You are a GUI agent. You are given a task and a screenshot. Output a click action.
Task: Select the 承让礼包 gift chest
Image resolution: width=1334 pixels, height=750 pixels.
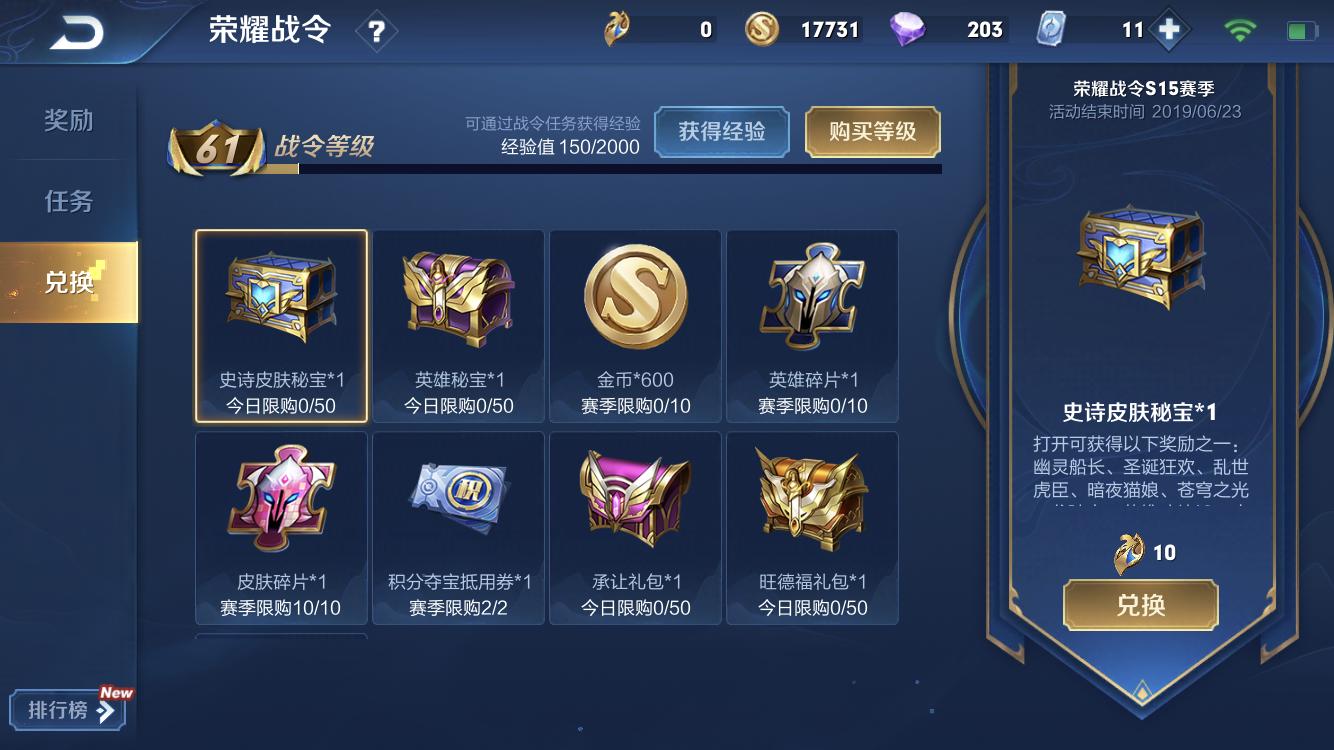pos(635,528)
